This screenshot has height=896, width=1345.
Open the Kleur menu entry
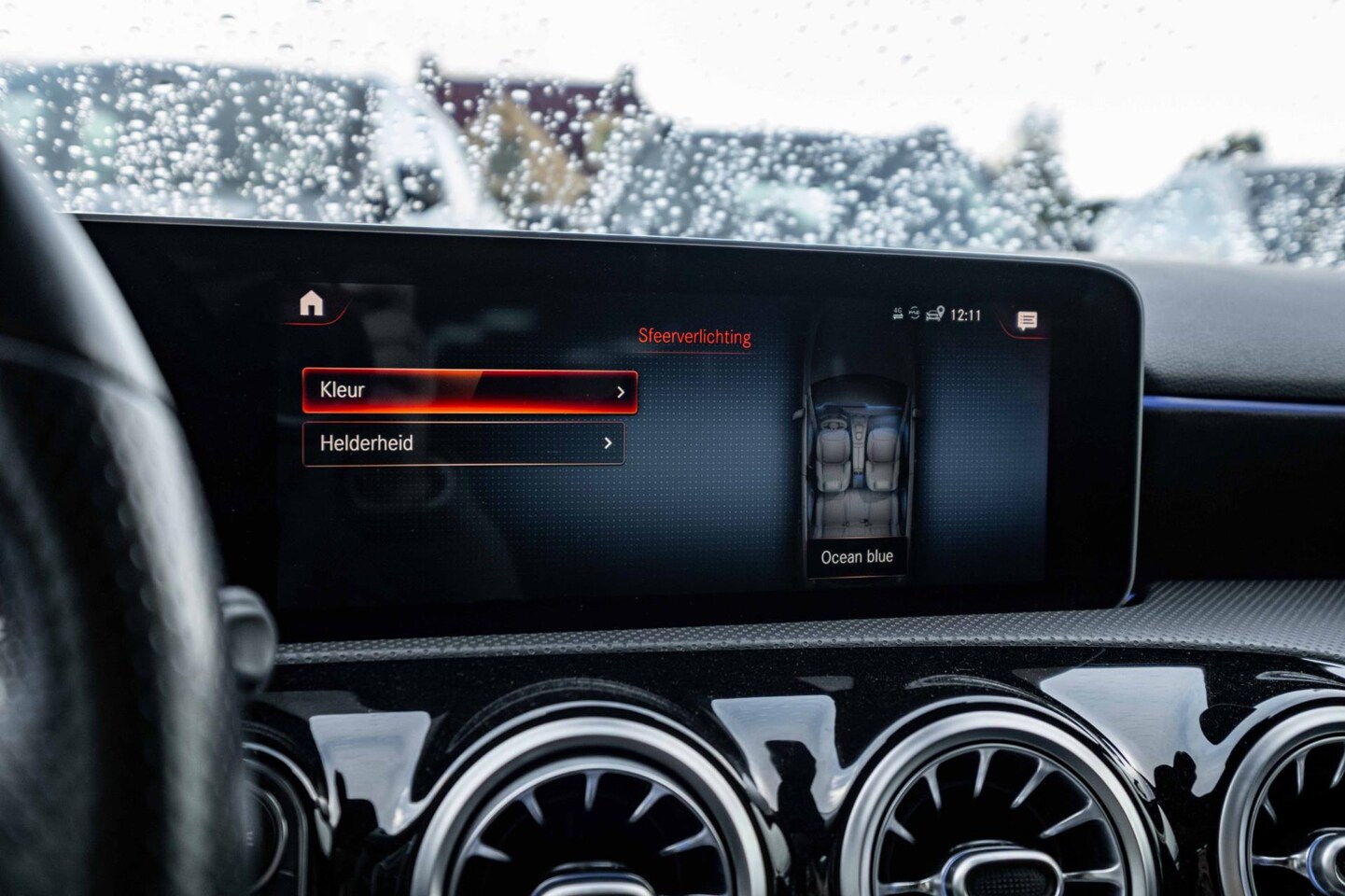[469, 391]
